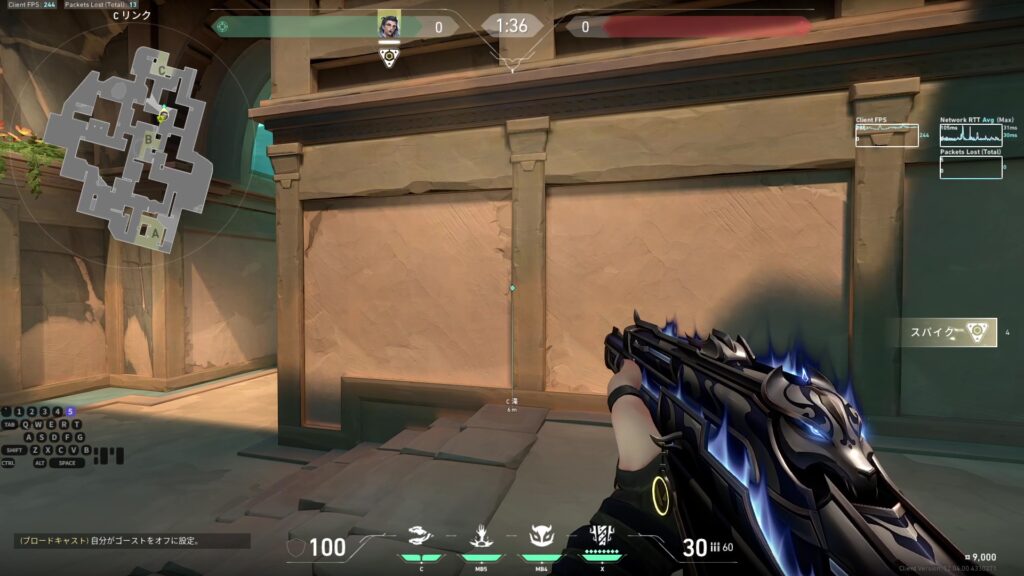Viewport: 1024px width, 576px height.
Task: Activate the swirling Prowler ability (C)
Action: [421, 539]
